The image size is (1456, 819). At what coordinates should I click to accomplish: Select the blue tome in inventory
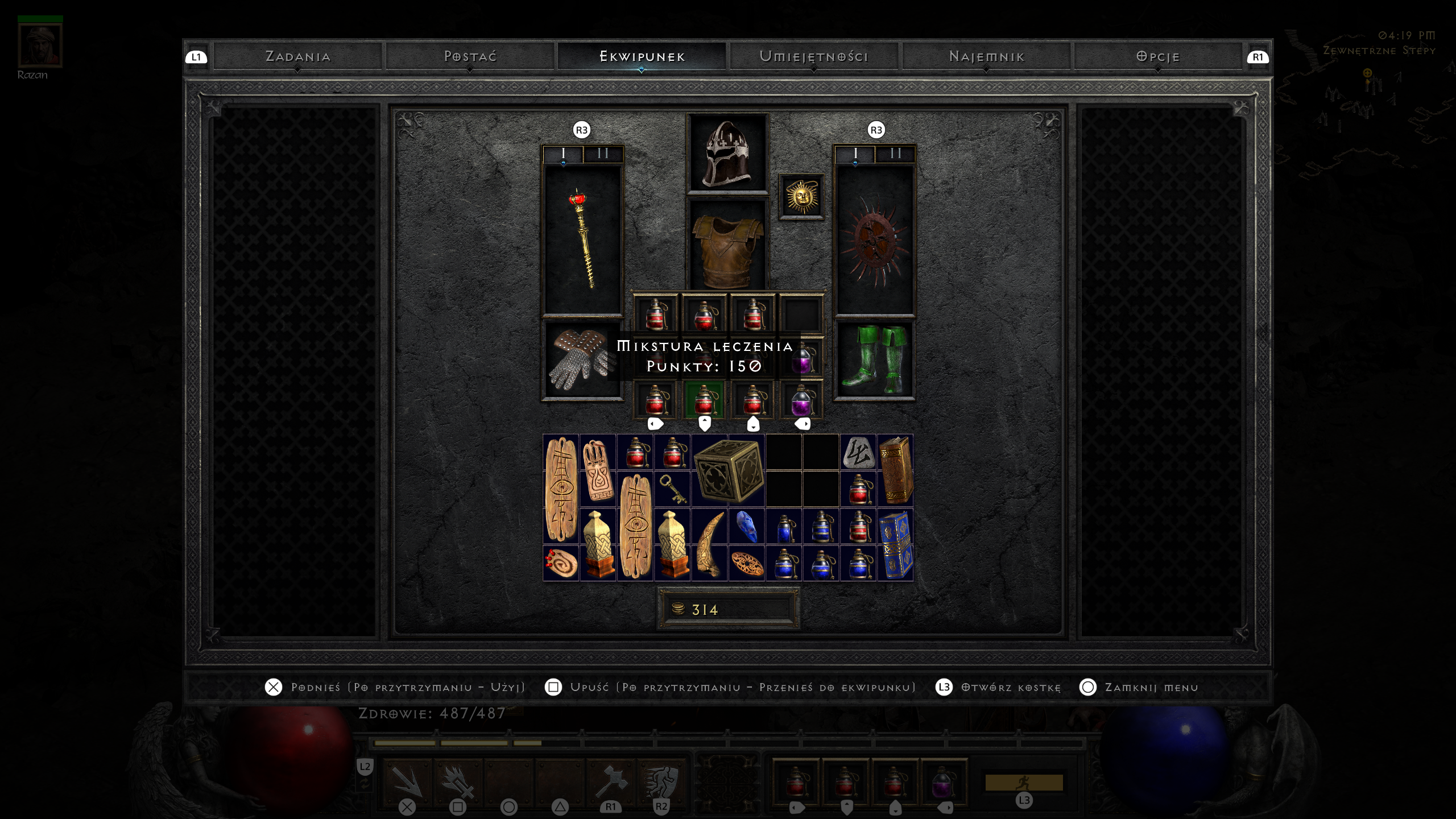tap(895, 544)
